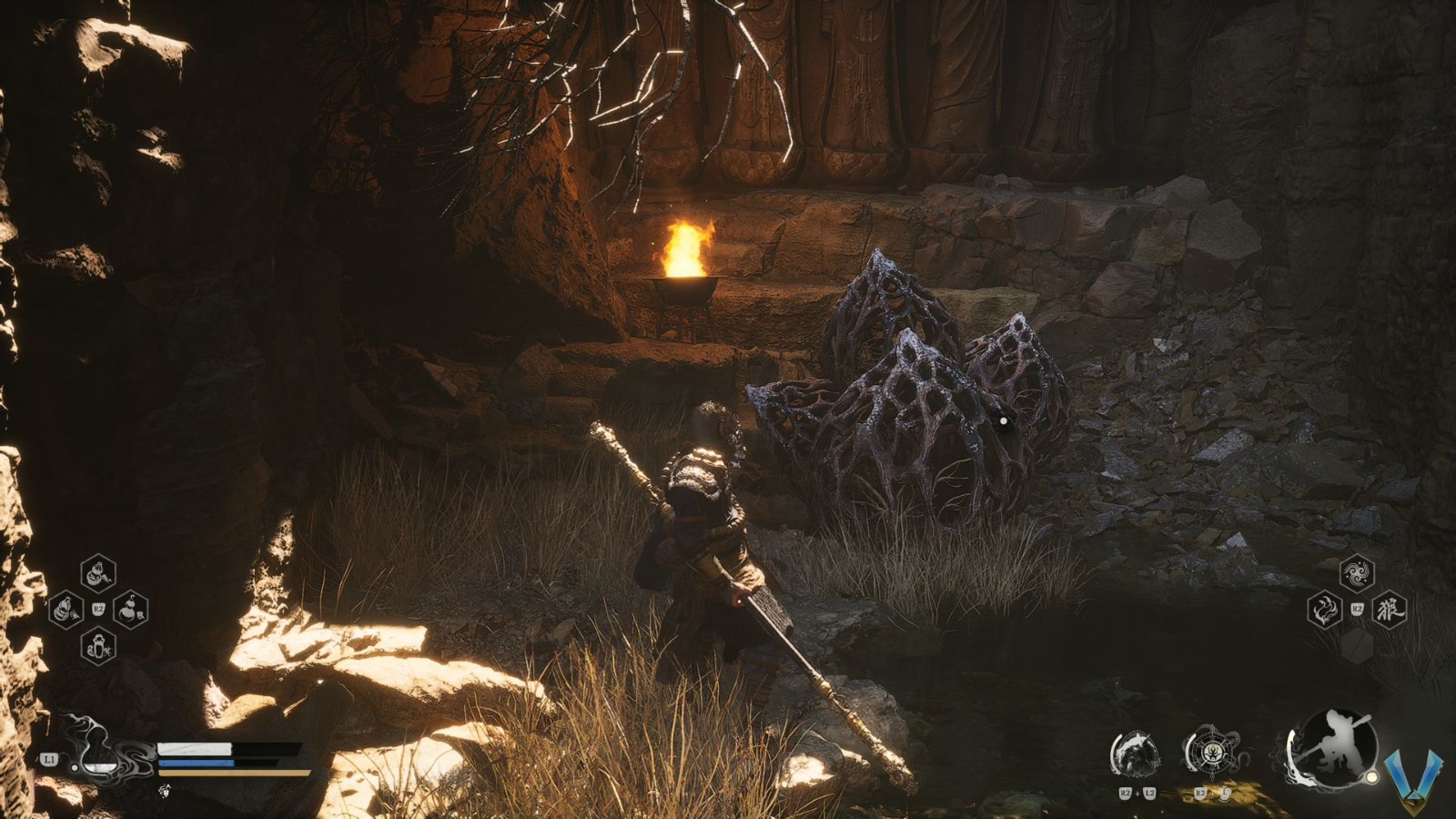Click the R2 badge in the spell wheel
Image resolution: width=1456 pixels, height=819 pixels.
pos(1357,608)
